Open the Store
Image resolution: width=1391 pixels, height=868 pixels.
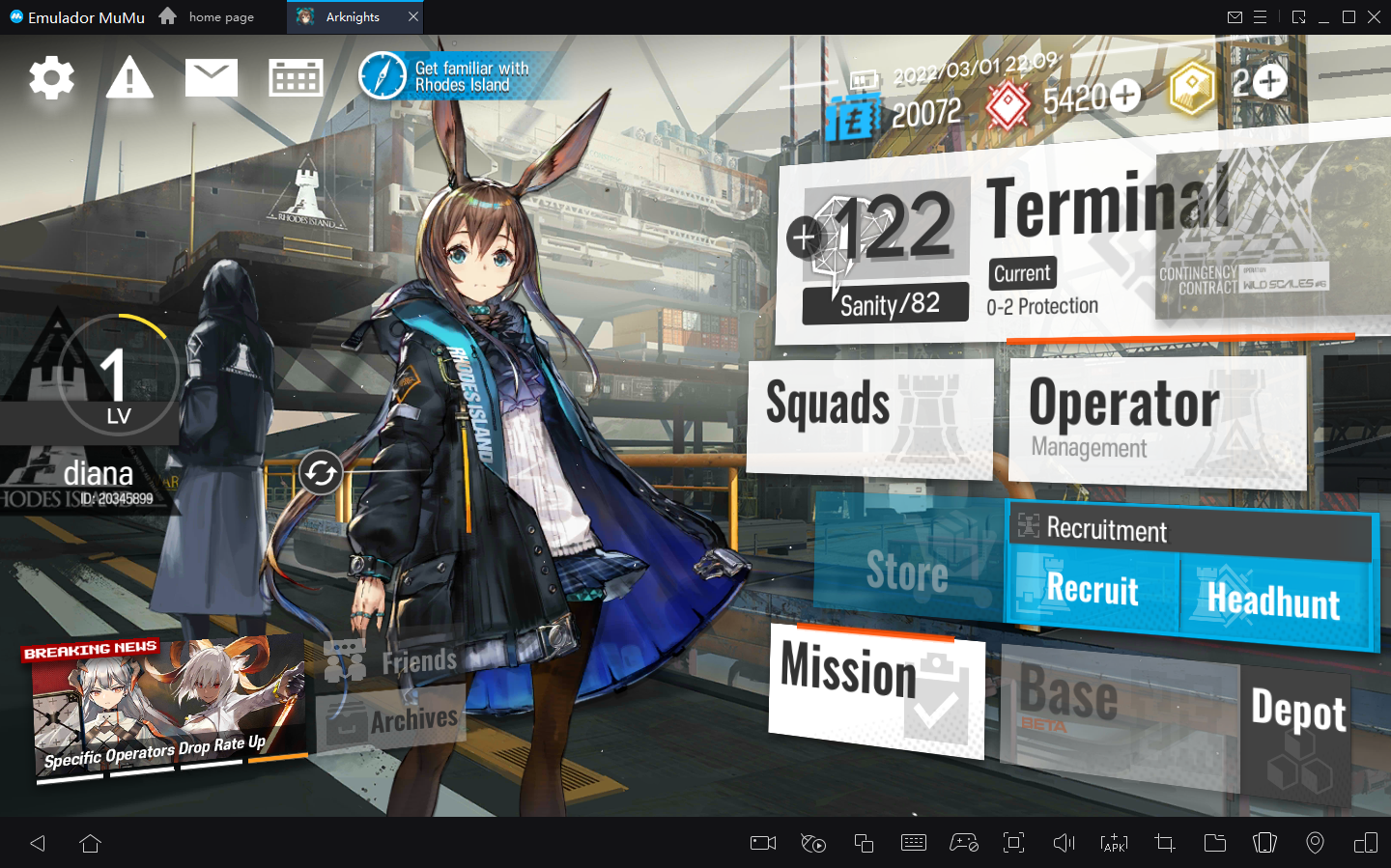coord(907,568)
